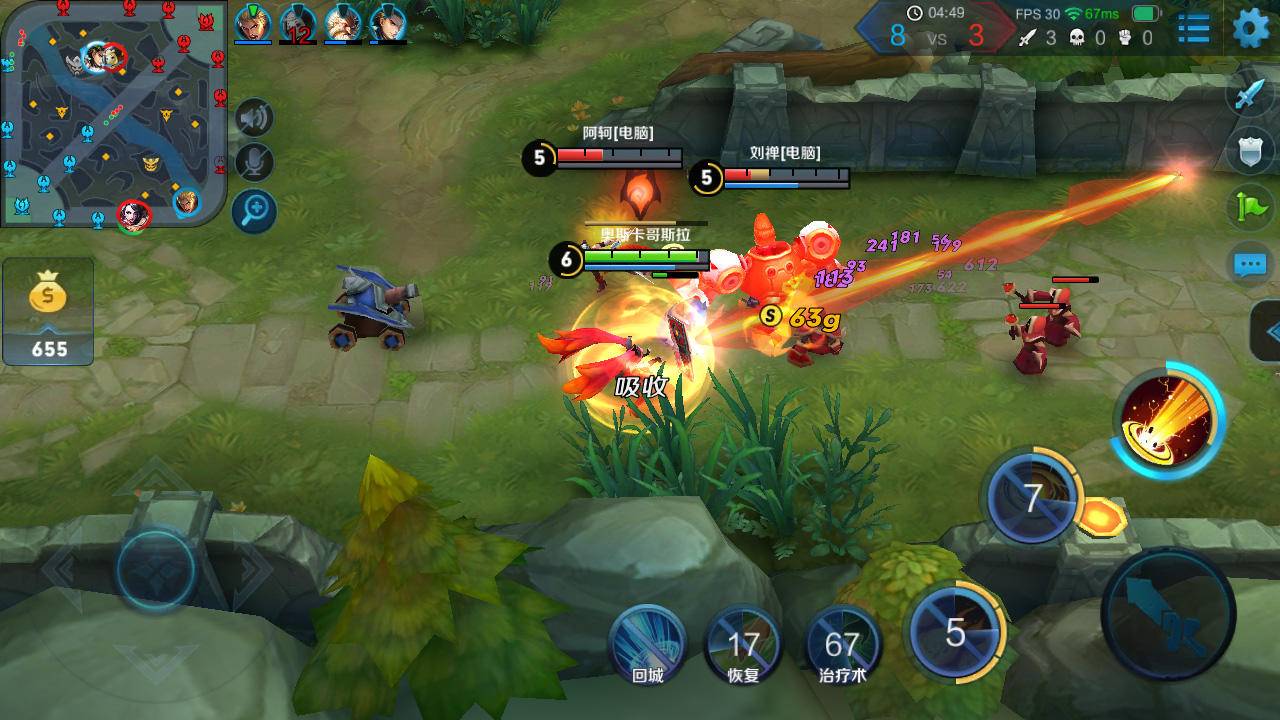Image resolution: width=1280 pixels, height=720 pixels.
Task: Activate the 回城 recall button
Action: (x=647, y=643)
